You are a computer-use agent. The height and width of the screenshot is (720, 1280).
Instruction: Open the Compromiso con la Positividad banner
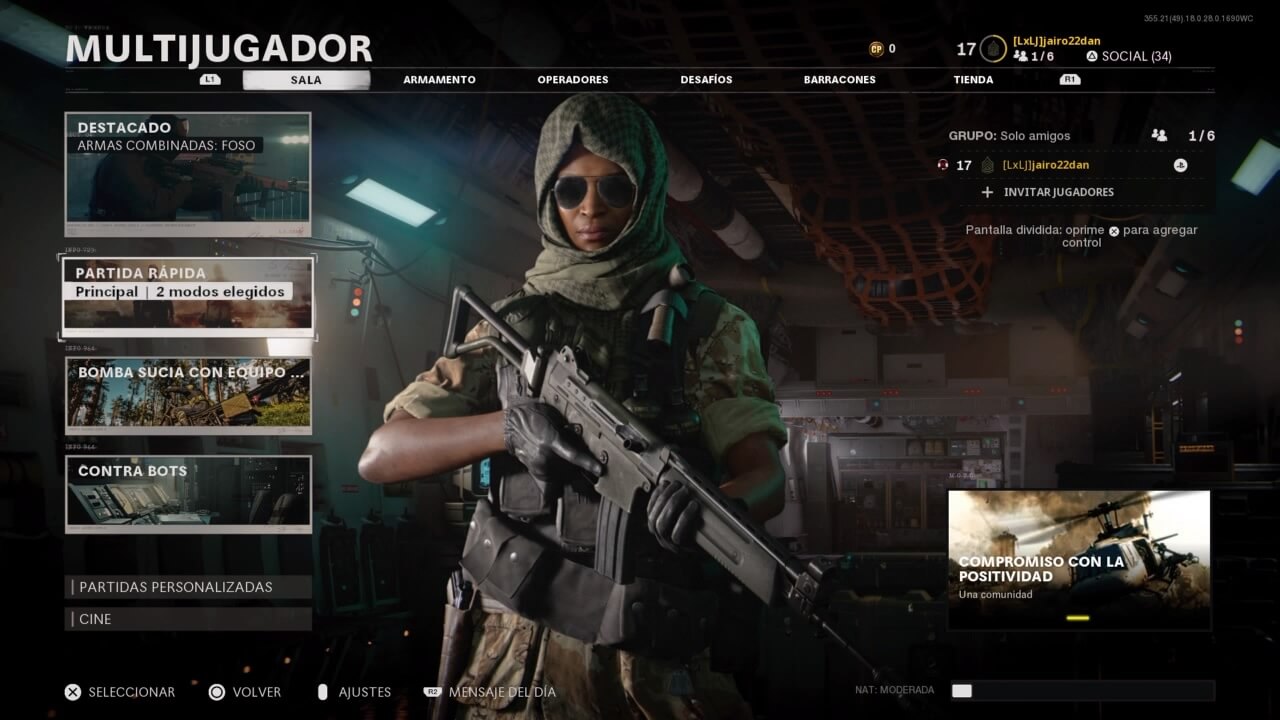[x=1079, y=559]
